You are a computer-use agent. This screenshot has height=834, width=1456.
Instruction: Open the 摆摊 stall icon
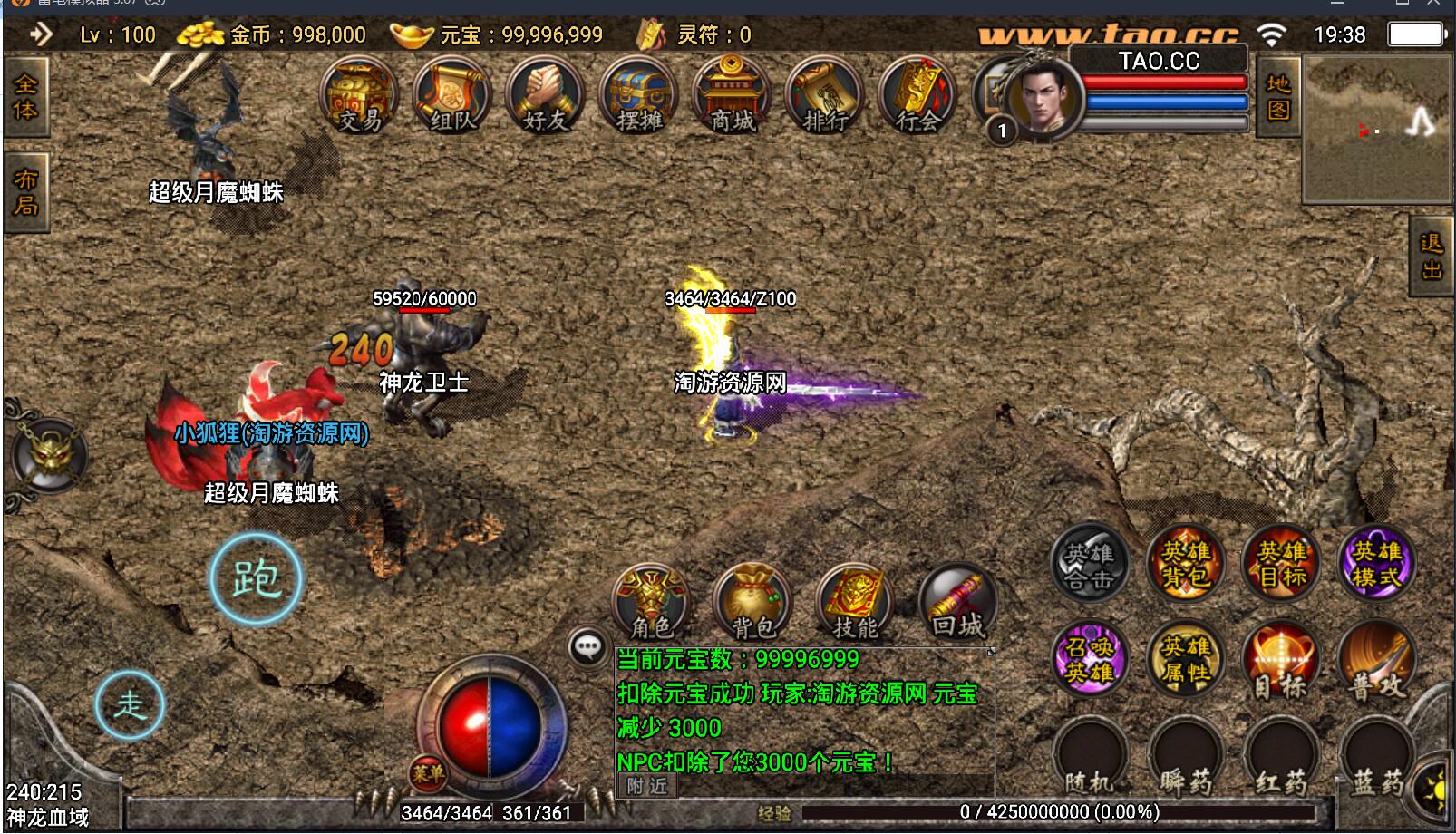[638, 98]
